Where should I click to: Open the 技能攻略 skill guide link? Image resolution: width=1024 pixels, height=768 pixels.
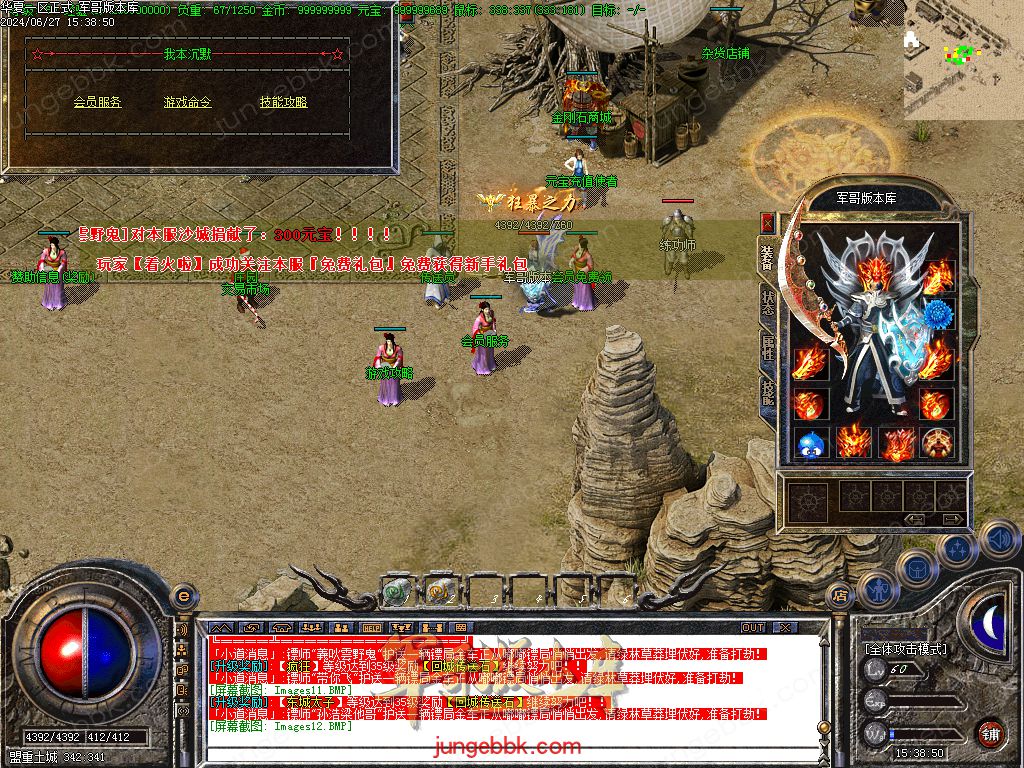[x=283, y=102]
